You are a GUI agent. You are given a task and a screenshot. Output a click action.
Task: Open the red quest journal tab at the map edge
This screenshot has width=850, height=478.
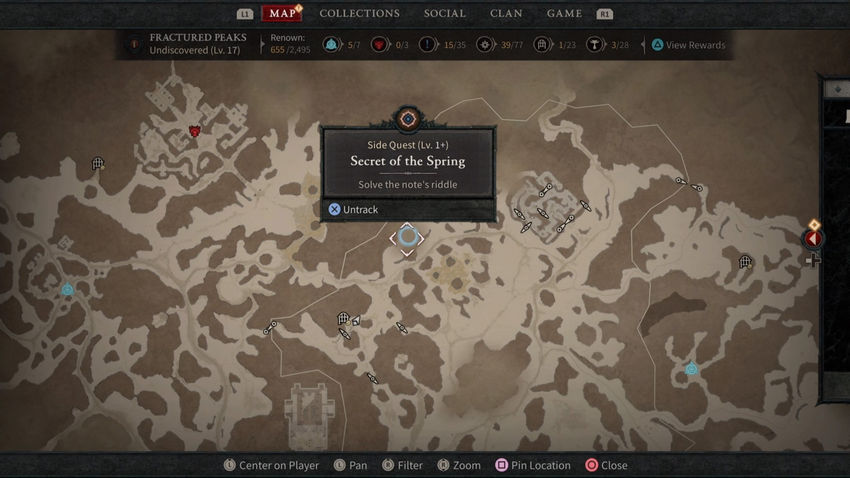814,239
